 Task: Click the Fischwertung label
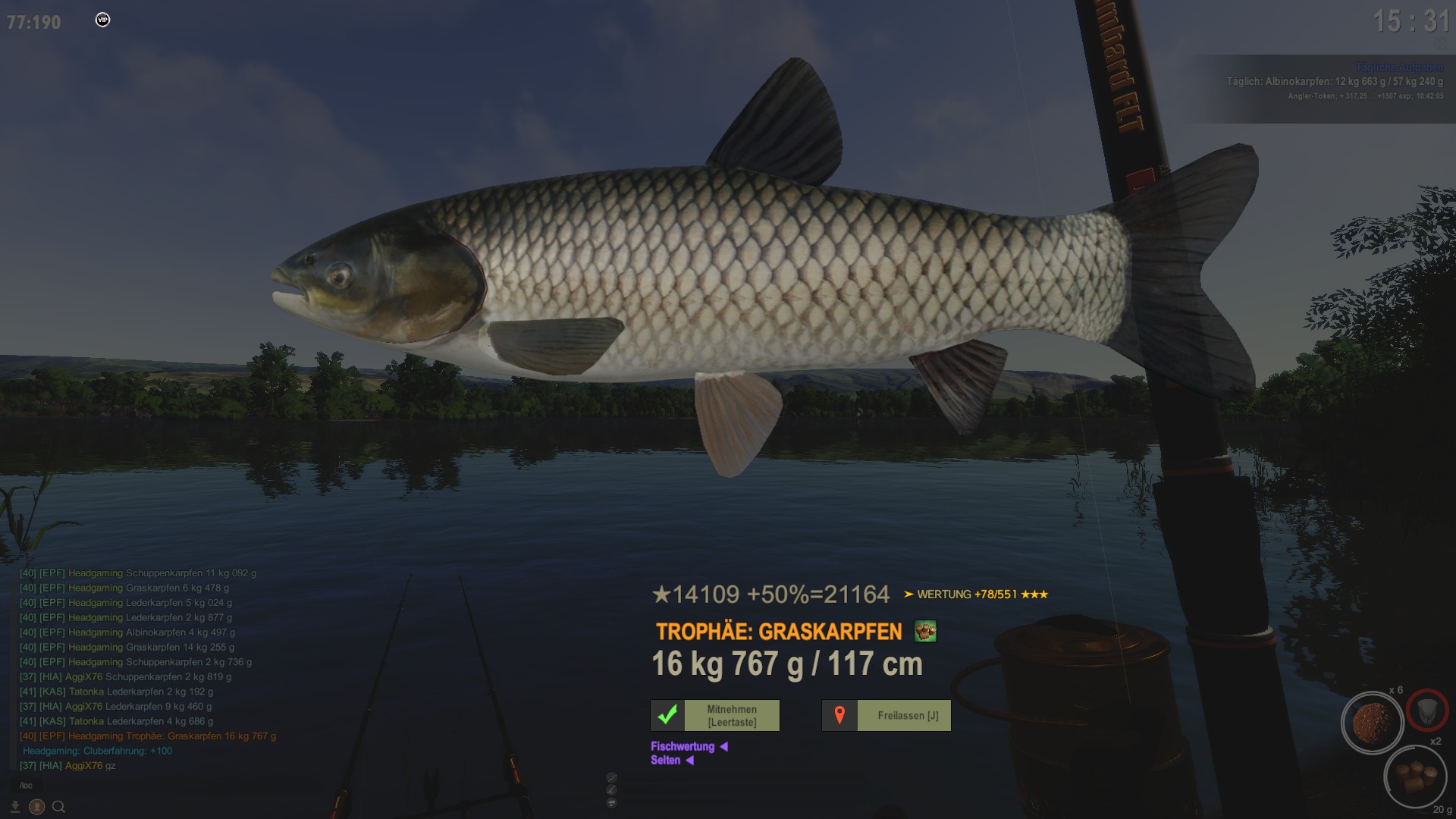coord(682,746)
